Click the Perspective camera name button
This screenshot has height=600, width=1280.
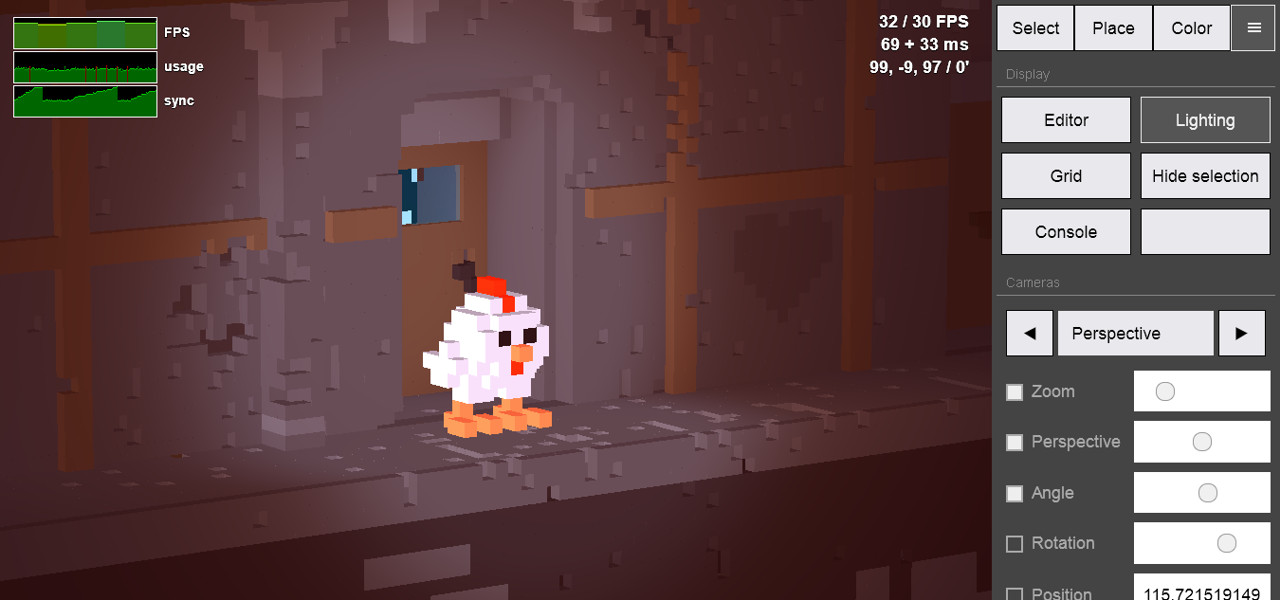[1135, 333]
